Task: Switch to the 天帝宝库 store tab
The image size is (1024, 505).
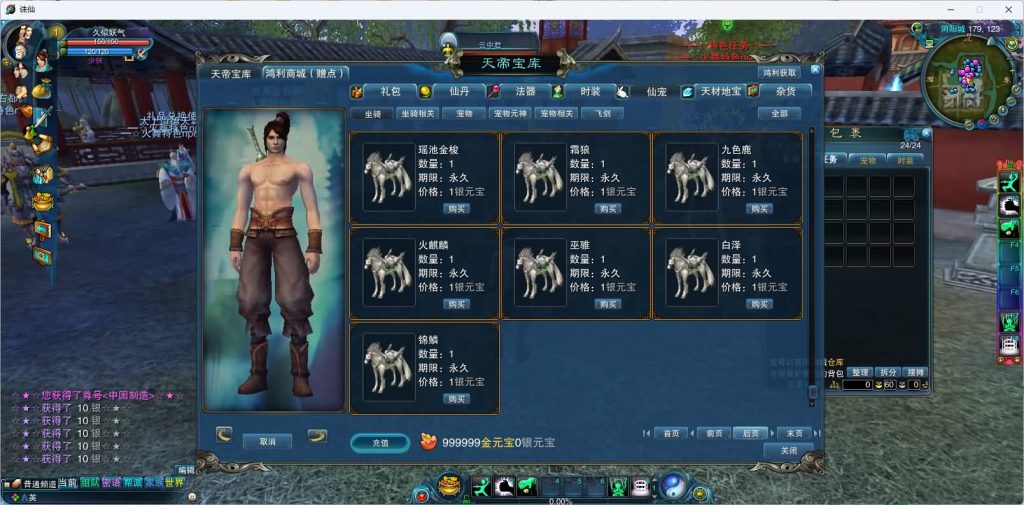Action: pos(230,73)
